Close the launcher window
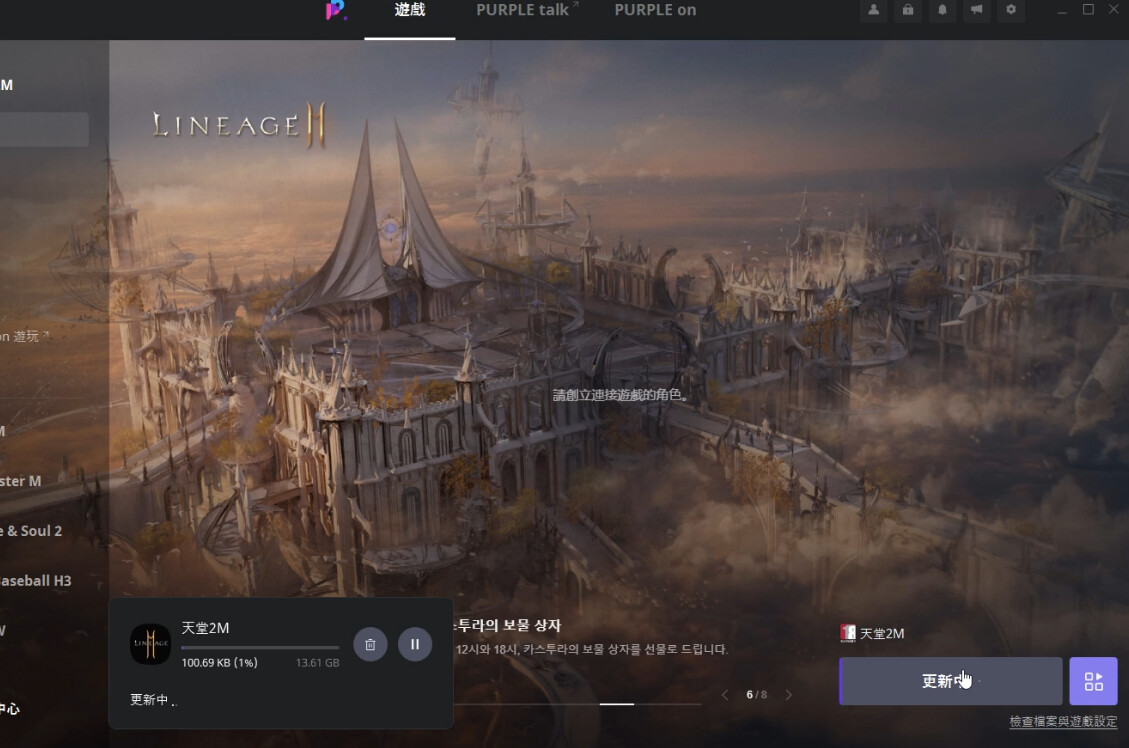The width and height of the screenshot is (1129, 748). 1115,10
